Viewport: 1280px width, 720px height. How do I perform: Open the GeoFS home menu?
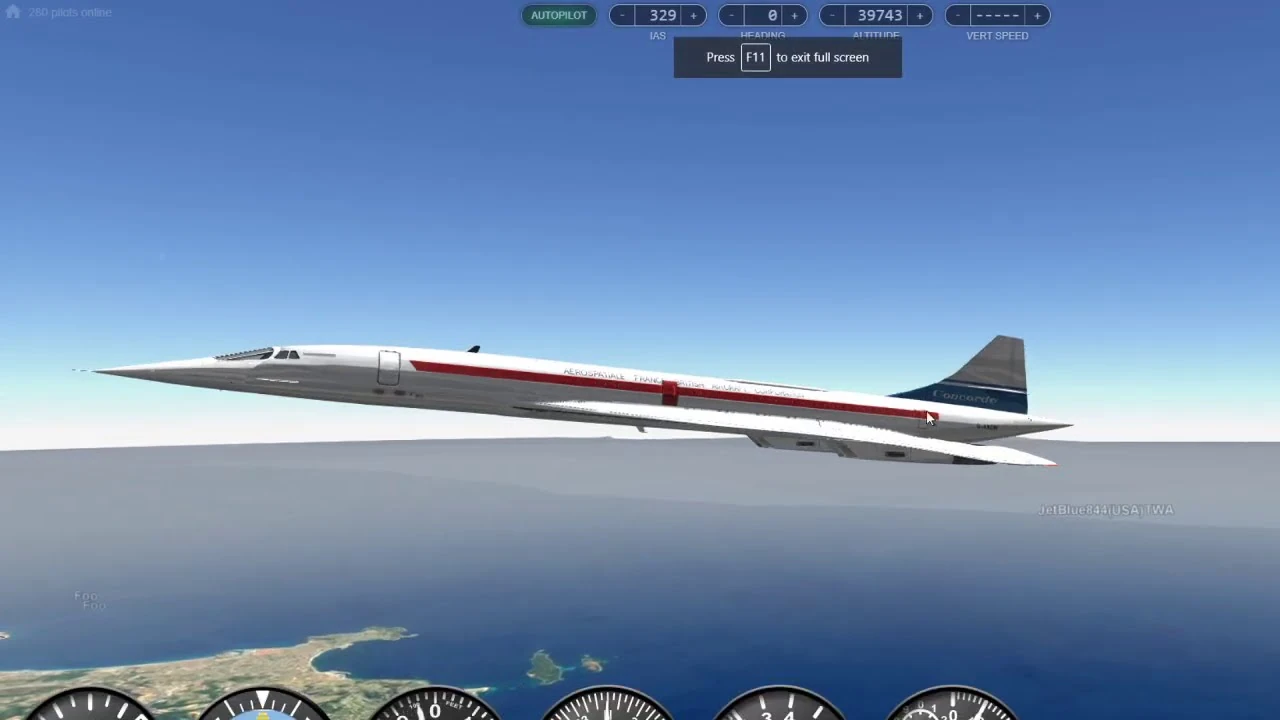[12, 12]
